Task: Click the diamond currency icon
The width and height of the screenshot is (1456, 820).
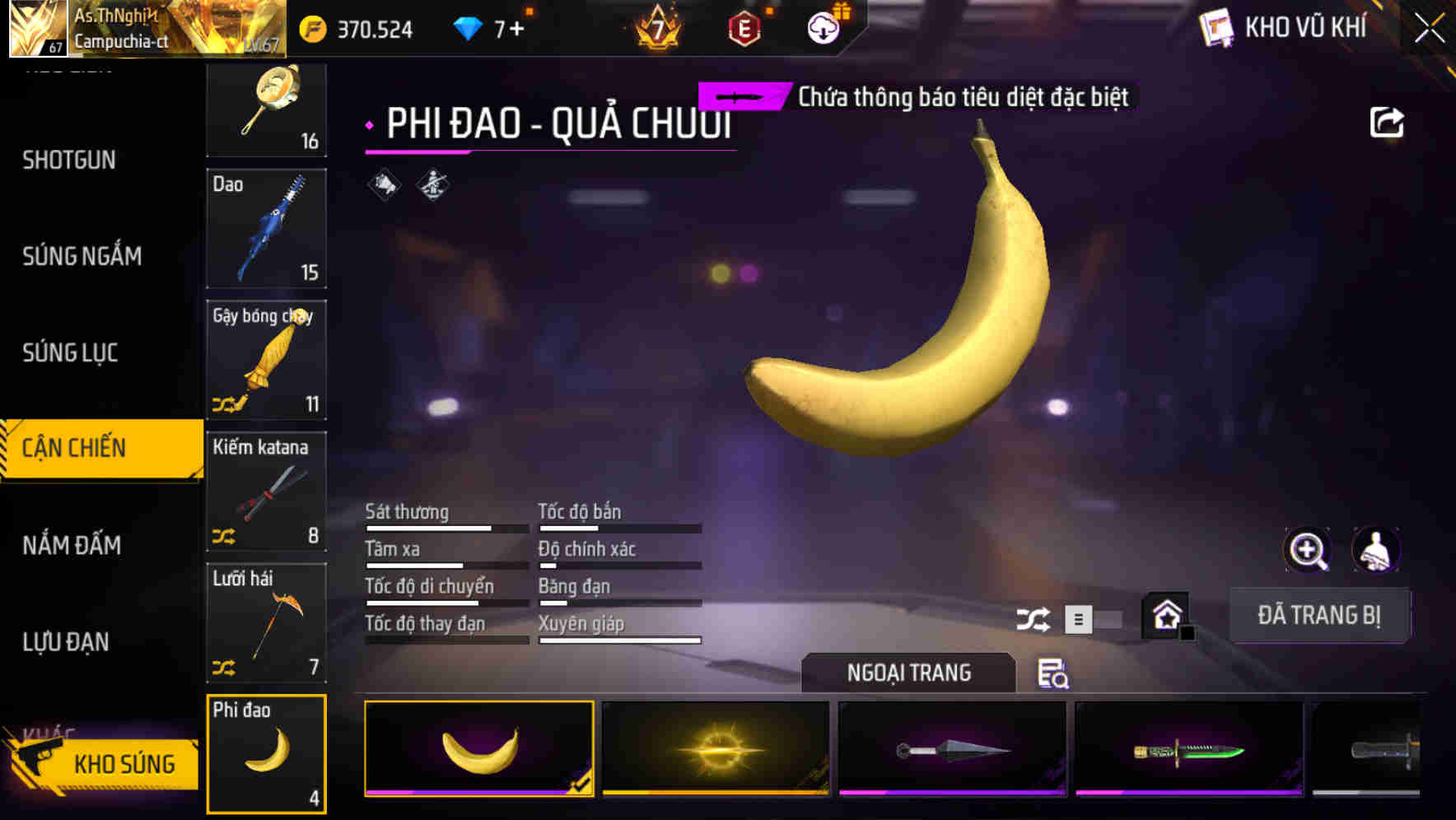Action: [467, 26]
